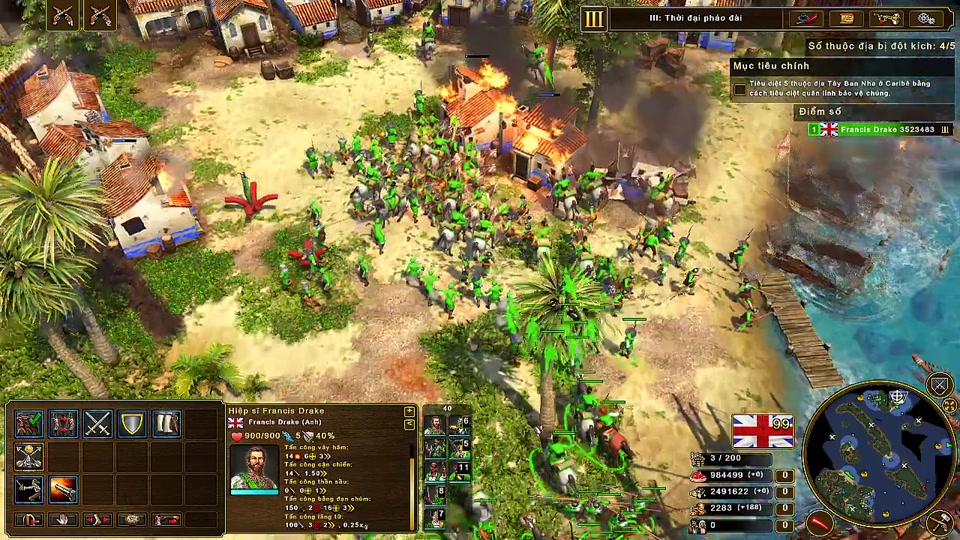This screenshot has width=960, height=540.
Task: Select the boots command icon
Action: tap(166, 424)
